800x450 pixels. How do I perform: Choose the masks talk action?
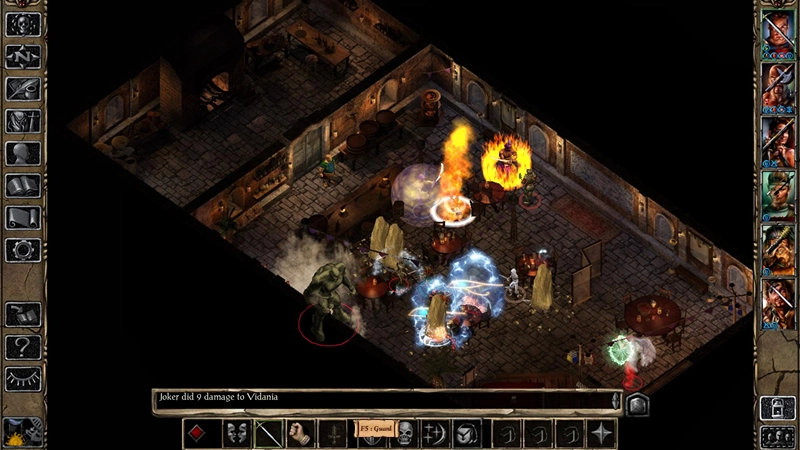click(x=236, y=433)
